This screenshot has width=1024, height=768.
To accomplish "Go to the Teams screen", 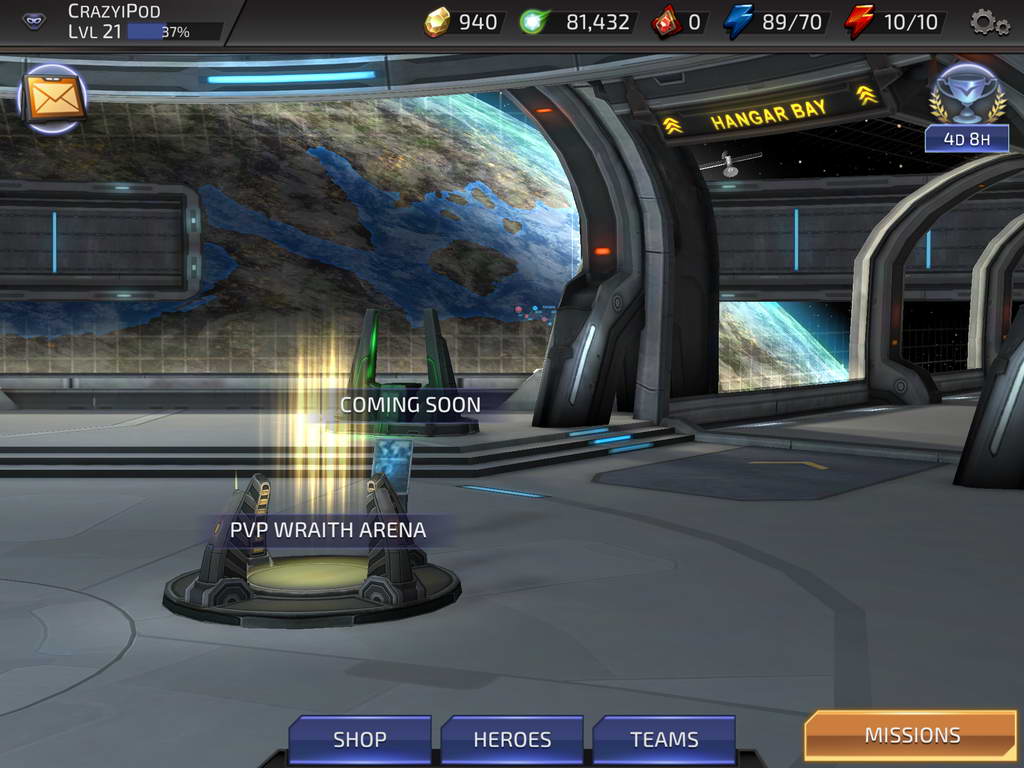I will click(664, 739).
